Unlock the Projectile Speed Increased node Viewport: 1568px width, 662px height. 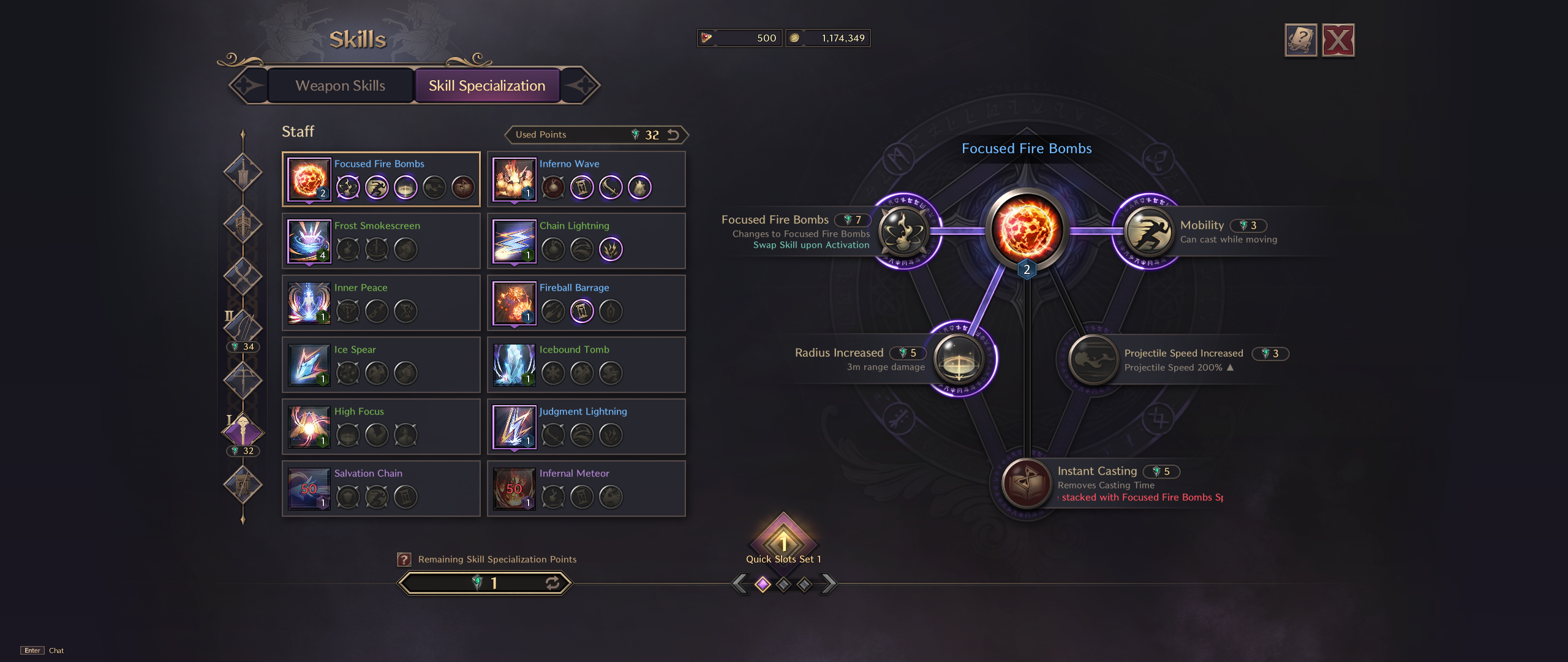pos(1092,360)
